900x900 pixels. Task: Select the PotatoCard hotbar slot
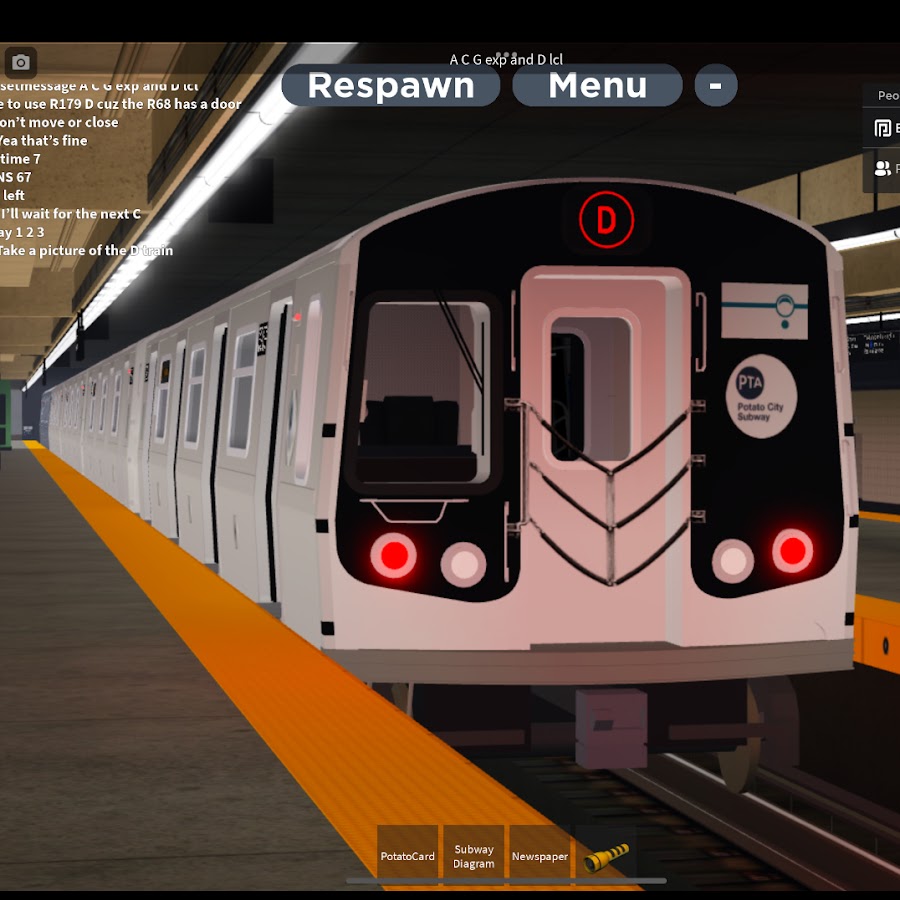(x=408, y=855)
